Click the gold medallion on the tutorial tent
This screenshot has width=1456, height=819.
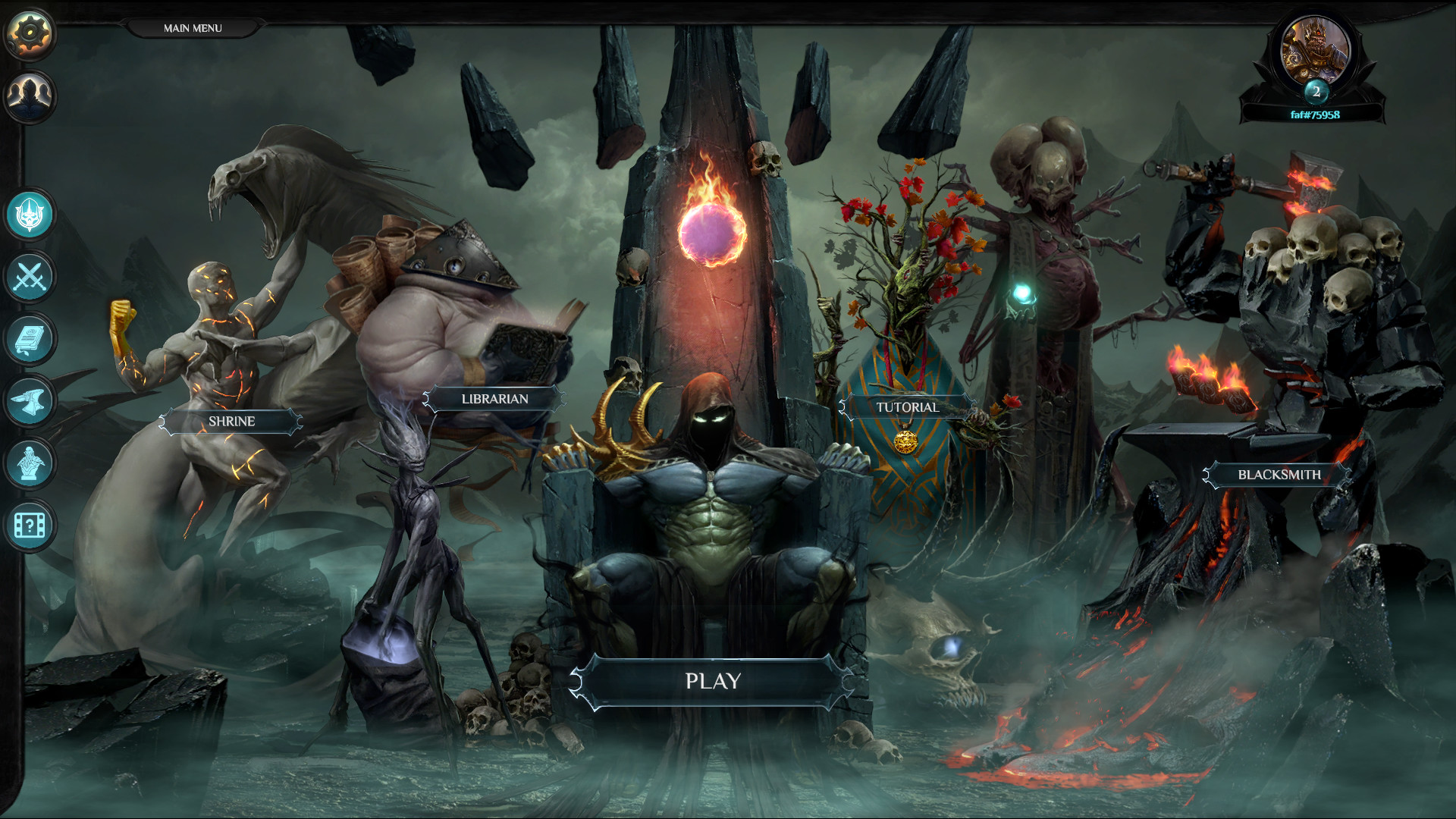(907, 442)
